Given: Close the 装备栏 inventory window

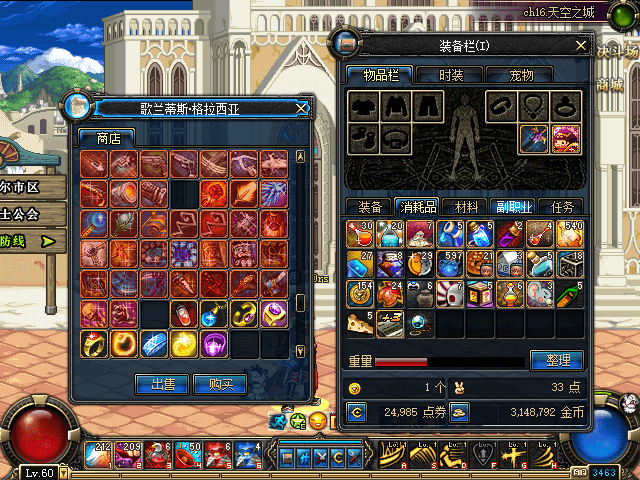Looking at the screenshot, I should [x=581, y=45].
